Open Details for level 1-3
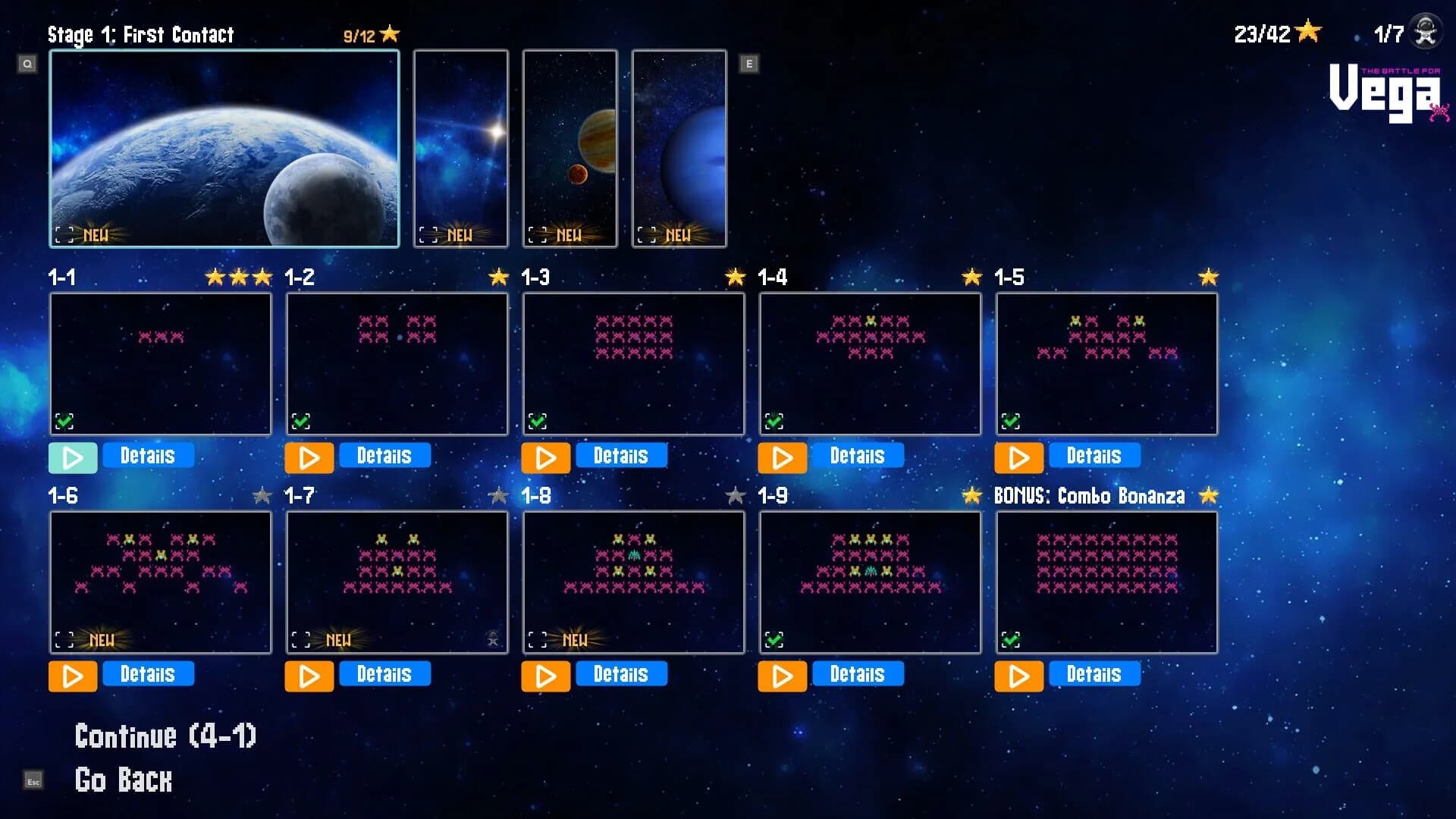 click(x=621, y=455)
